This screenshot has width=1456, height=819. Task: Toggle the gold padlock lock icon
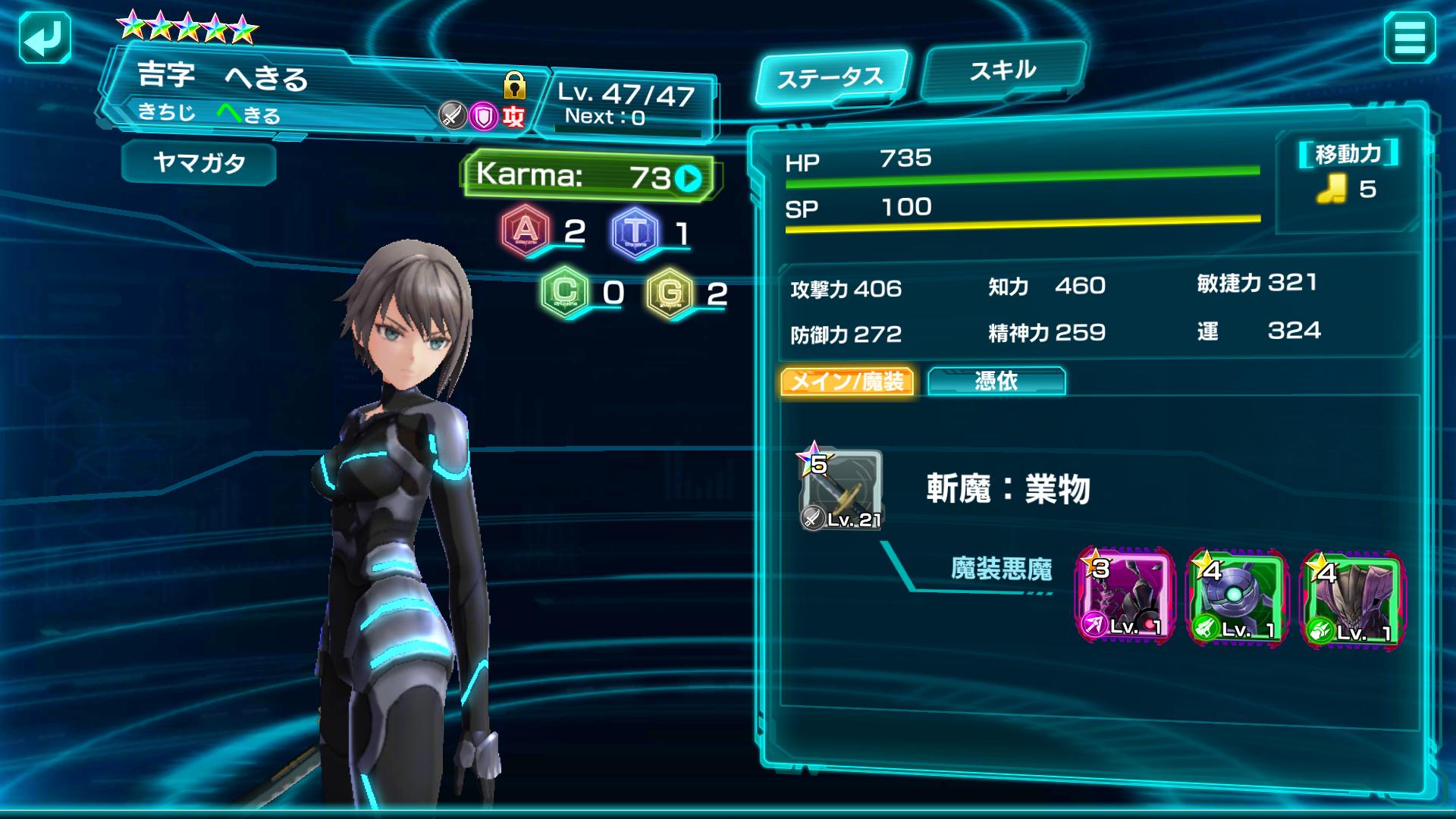pyautogui.click(x=515, y=85)
